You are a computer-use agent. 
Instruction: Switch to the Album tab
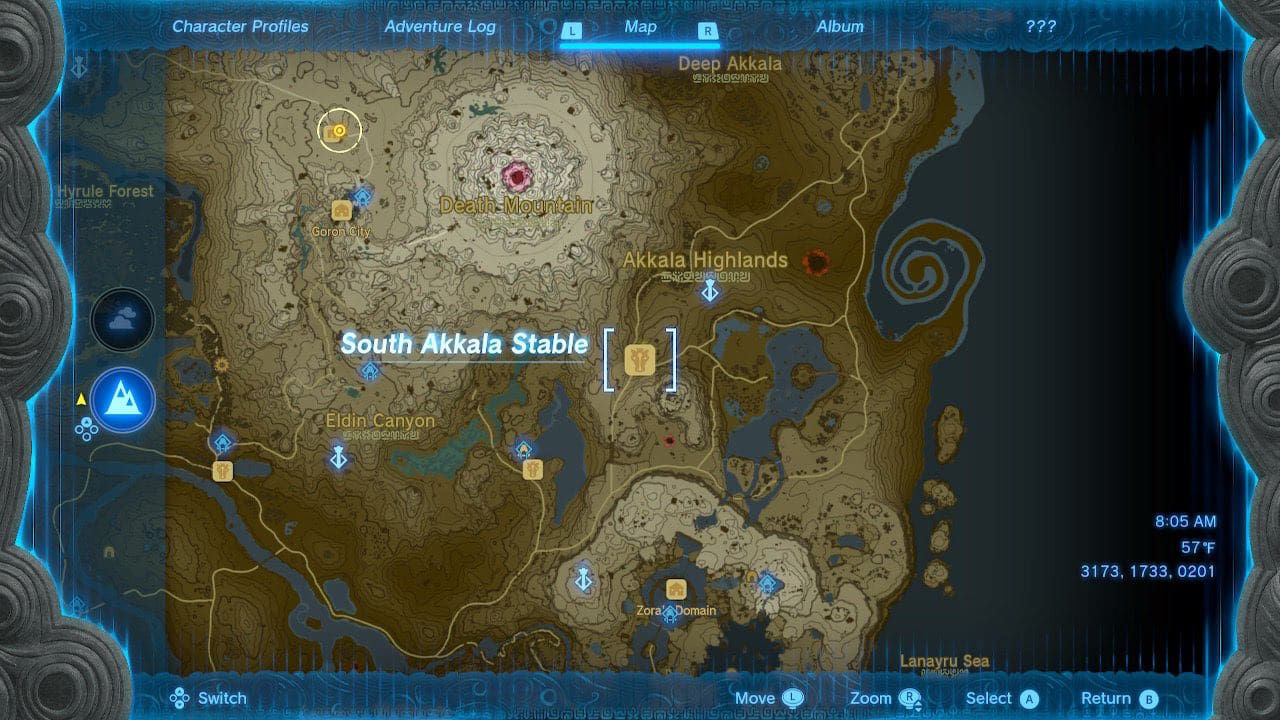(840, 27)
